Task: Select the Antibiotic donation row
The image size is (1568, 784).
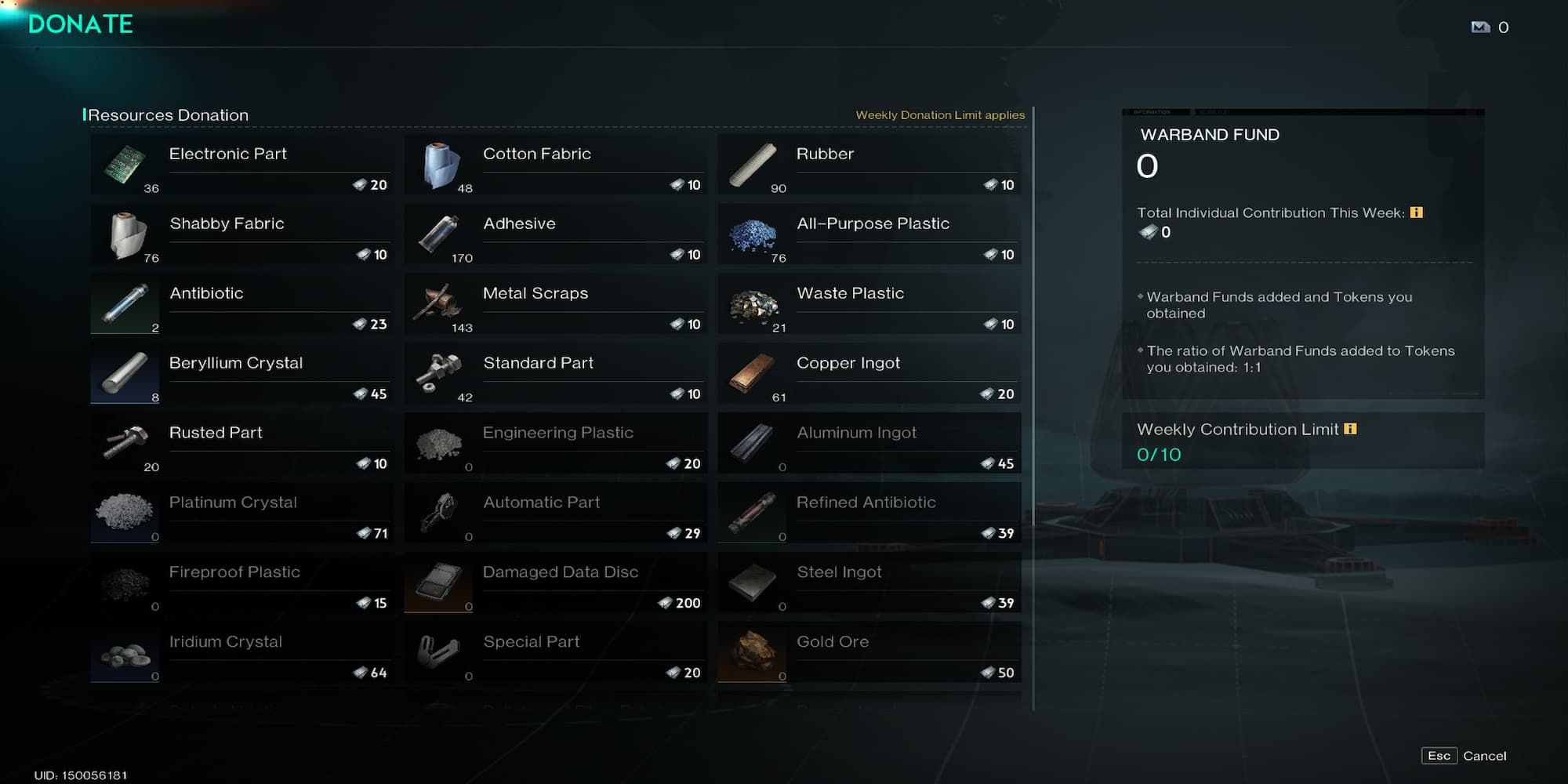Action: click(x=241, y=304)
